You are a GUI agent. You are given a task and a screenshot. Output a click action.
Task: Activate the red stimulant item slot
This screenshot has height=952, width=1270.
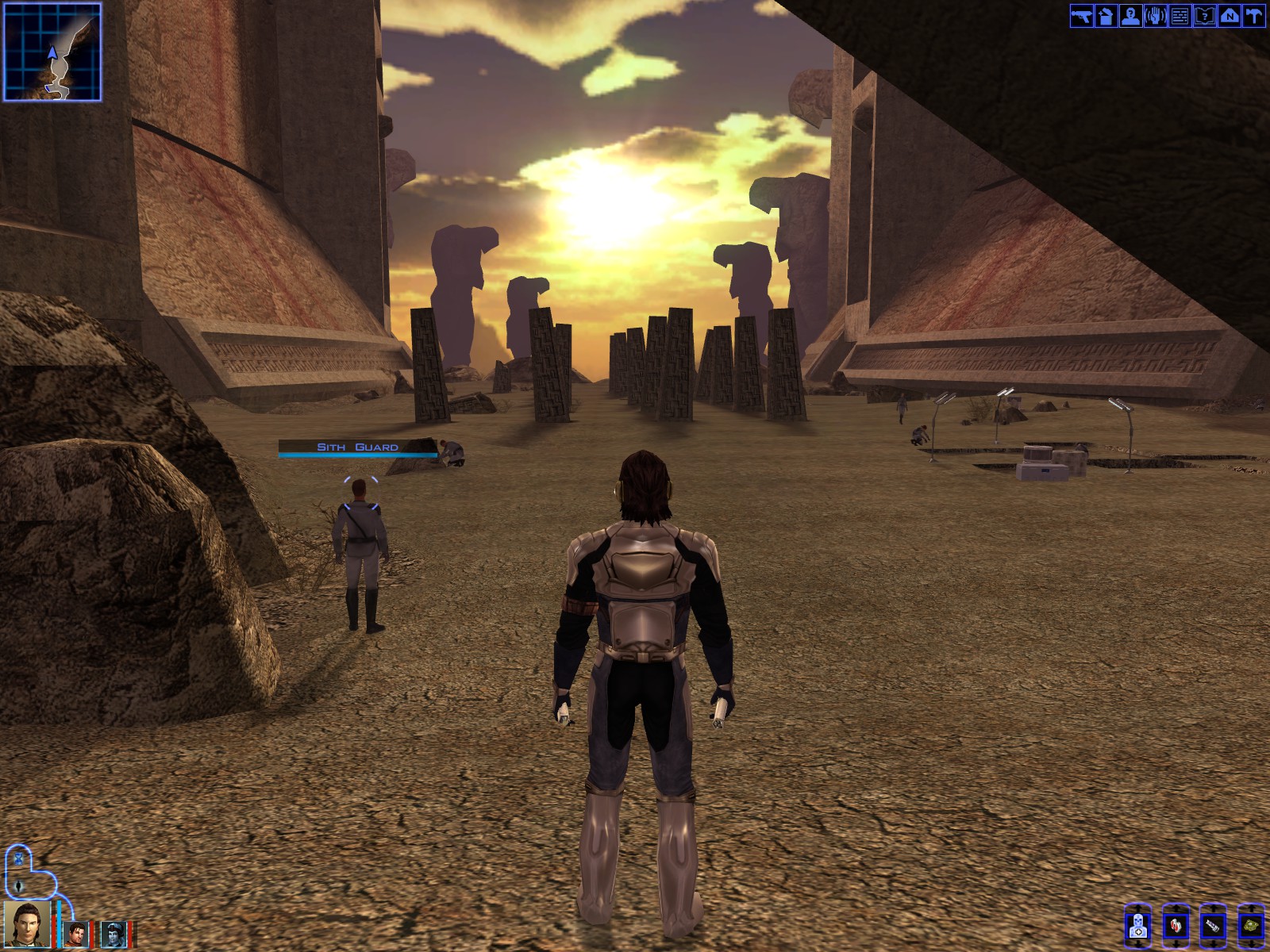coord(1176,926)
